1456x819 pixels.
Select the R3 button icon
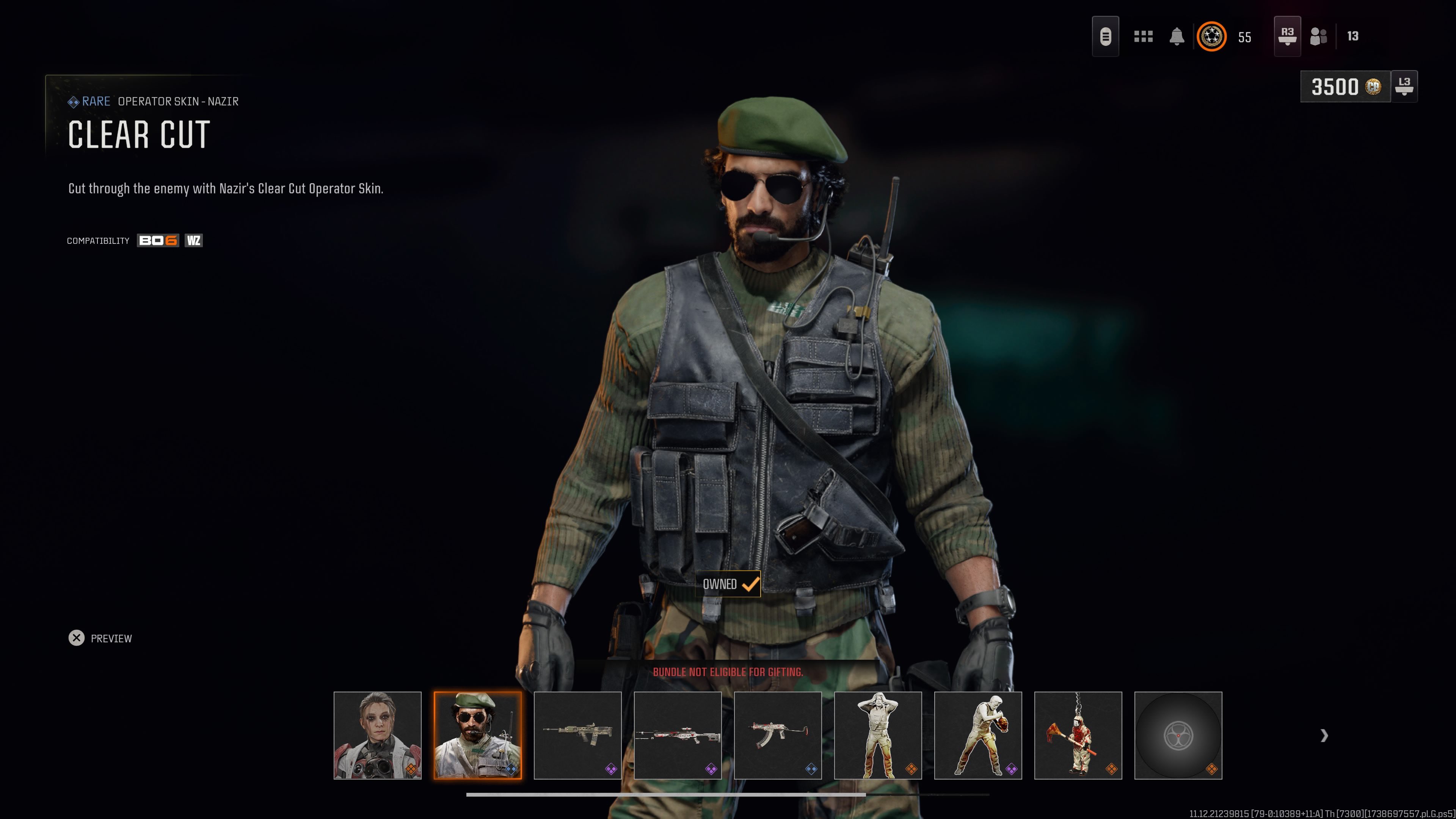click(x=1287, y=36)
